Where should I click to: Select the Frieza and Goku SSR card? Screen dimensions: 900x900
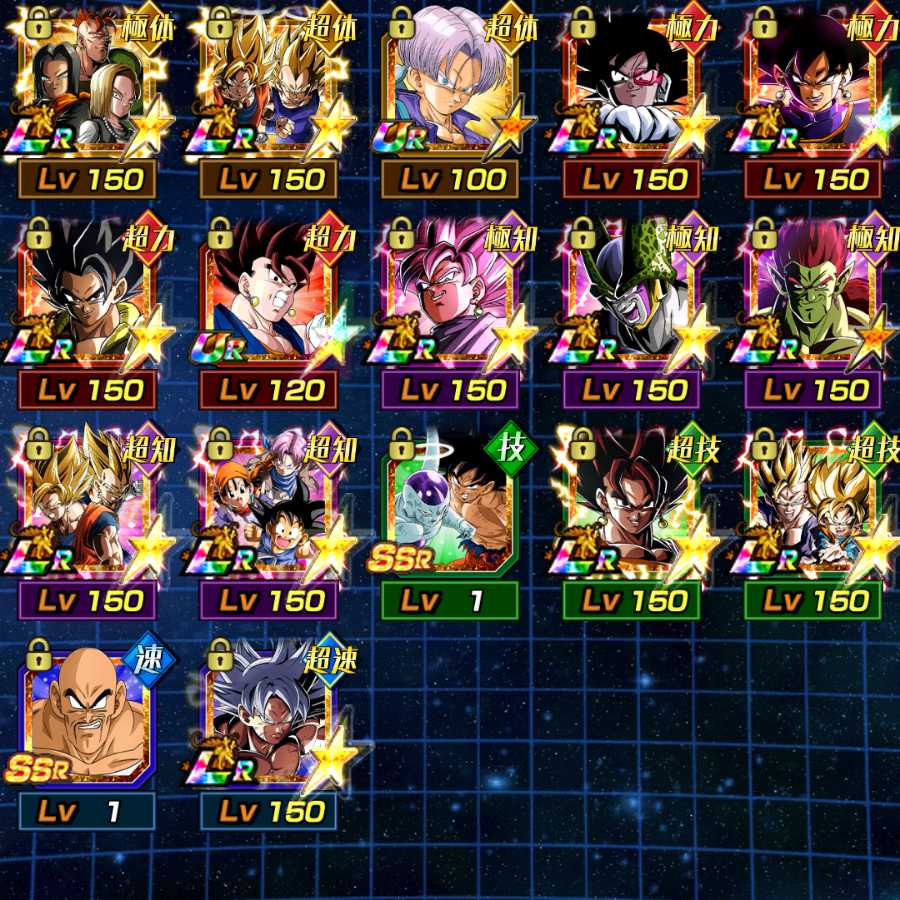[x=450, y=510]
